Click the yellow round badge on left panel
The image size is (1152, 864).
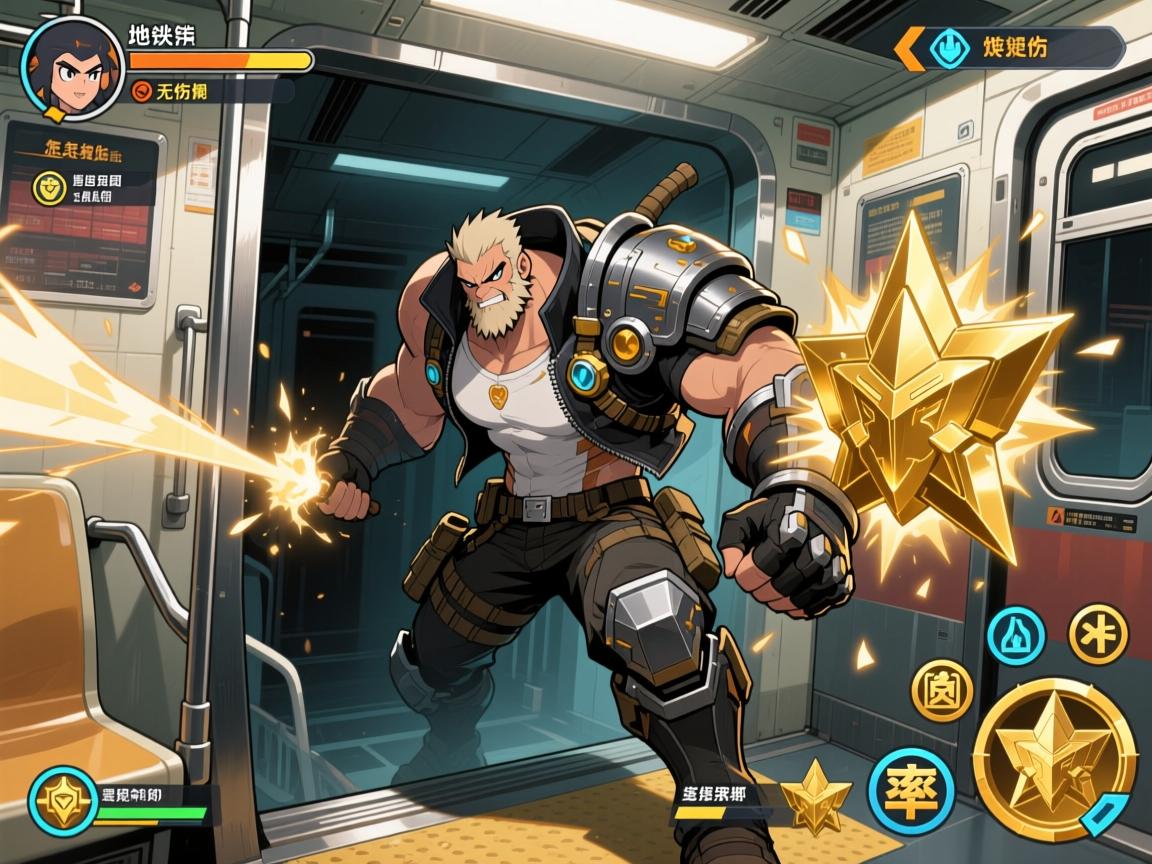(47, 187)
